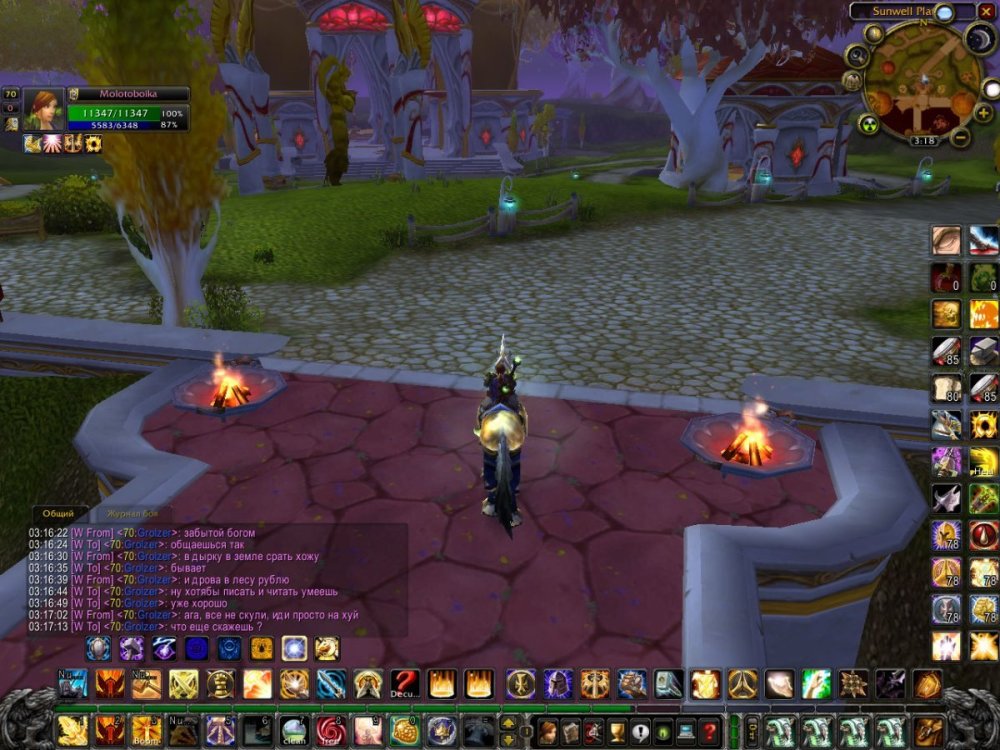Click the gold trophy micro menu button
This screenshot has width=1000, height=750.
(x=617, y=731)
